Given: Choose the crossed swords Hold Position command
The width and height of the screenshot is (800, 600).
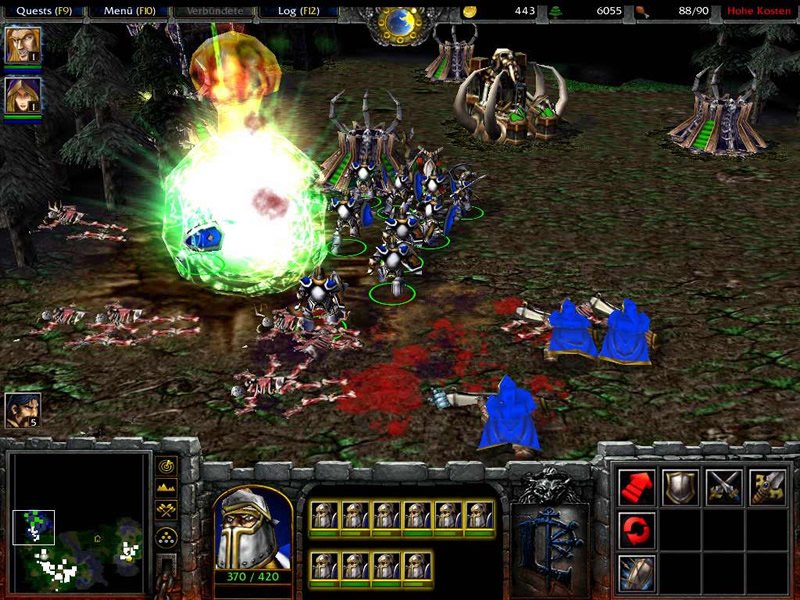Looking at the screenshot, I should (723, 486).
